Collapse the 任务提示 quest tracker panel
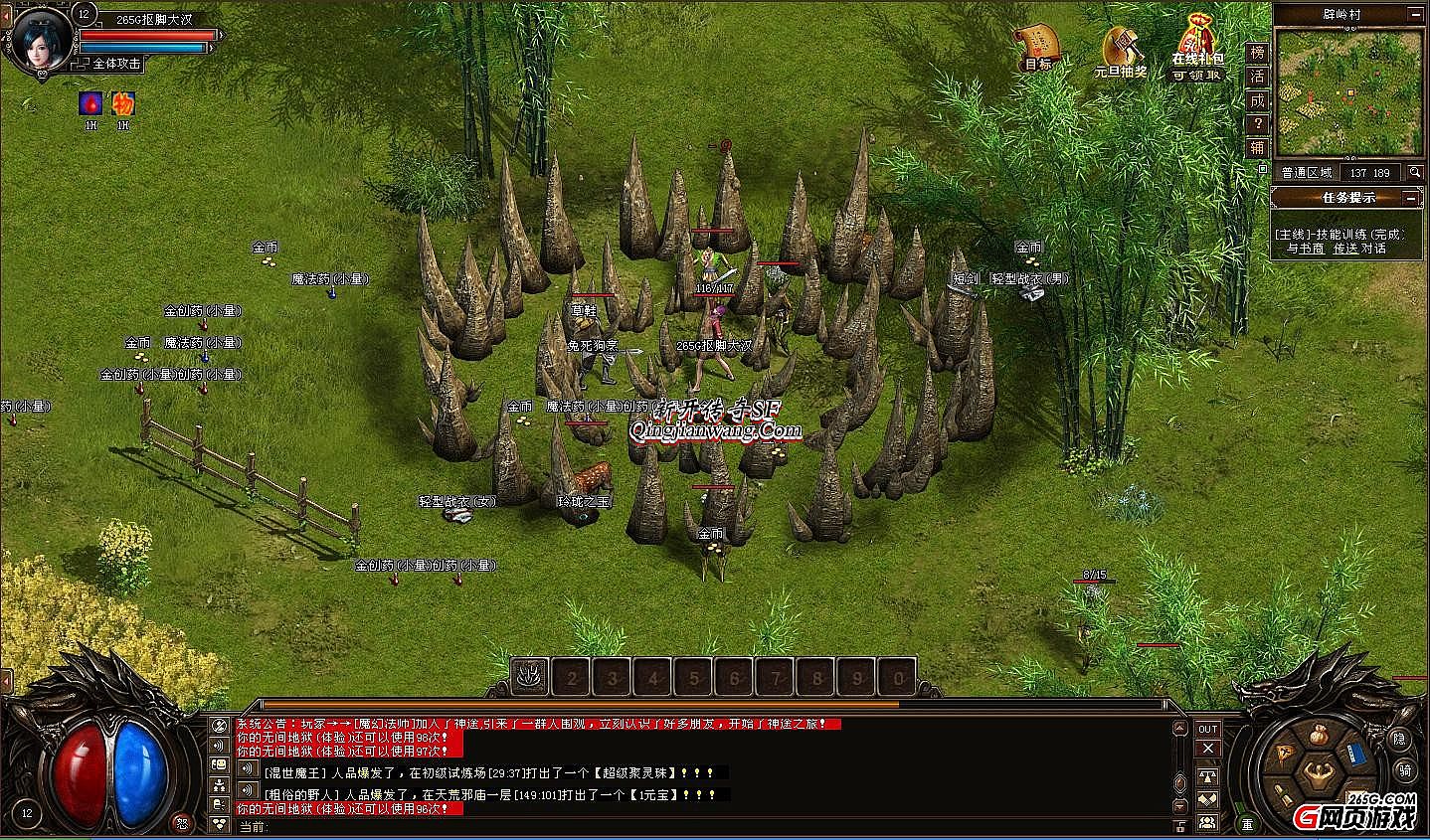 [x=1412, y=198]
